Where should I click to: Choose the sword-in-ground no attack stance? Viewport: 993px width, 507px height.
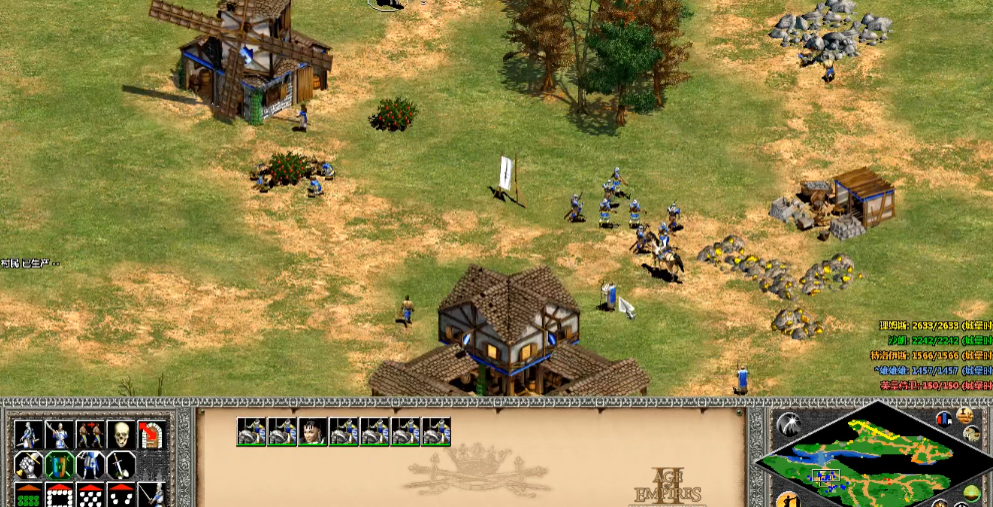(x=120, y=464)
